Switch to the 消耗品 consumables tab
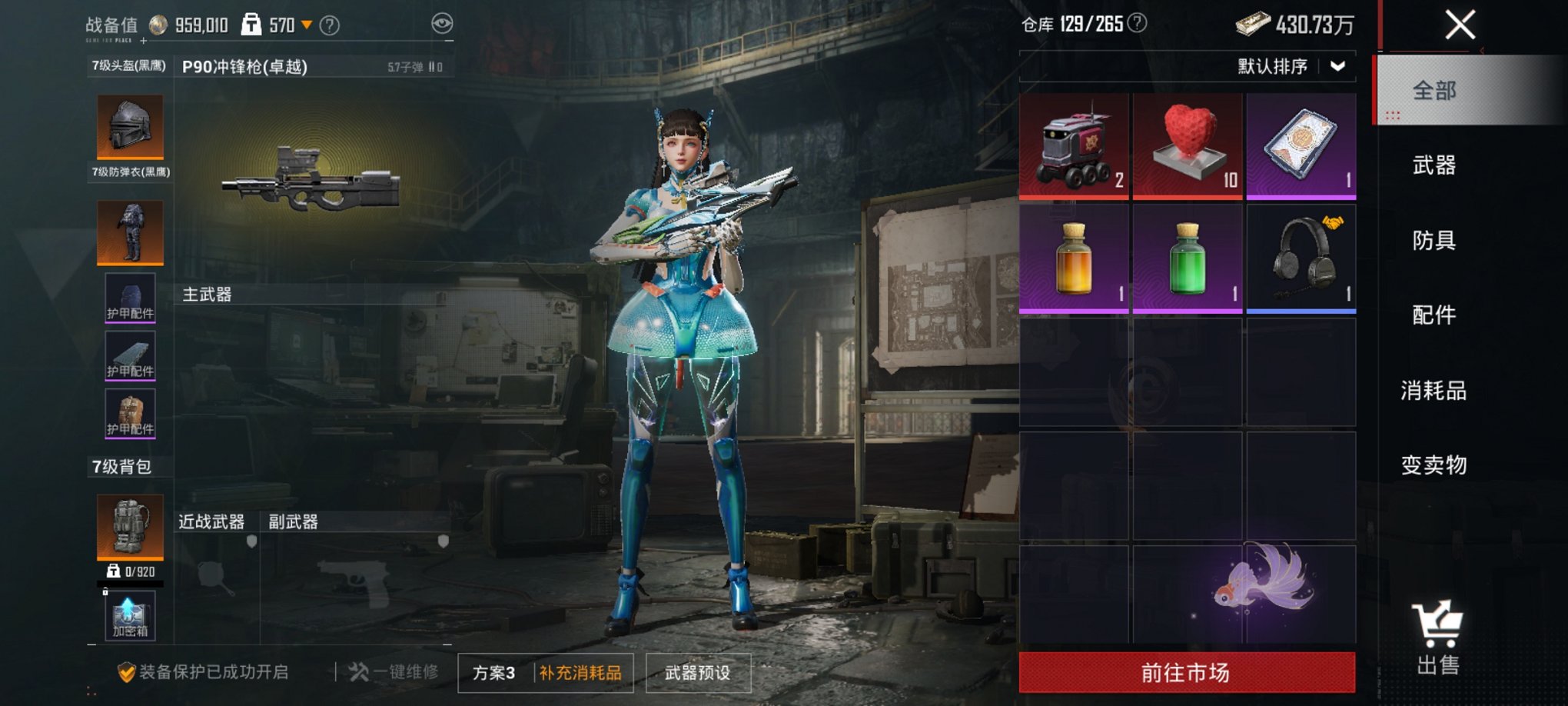This screenshot has height=706, width=1568. 1434,391
